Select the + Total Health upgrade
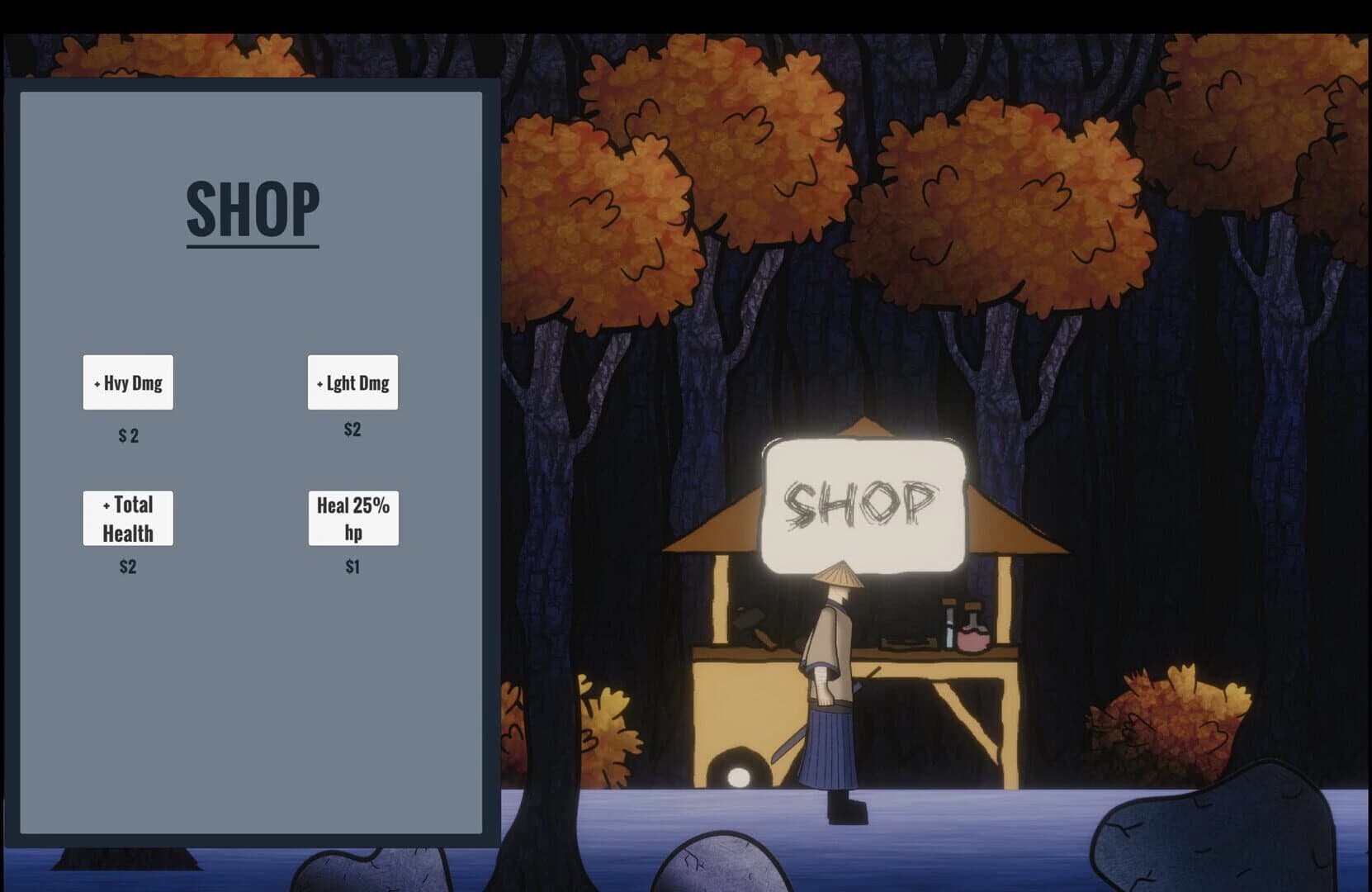Image resolution: width=1372 pixels, height=892 pixels. pos(128,519)
